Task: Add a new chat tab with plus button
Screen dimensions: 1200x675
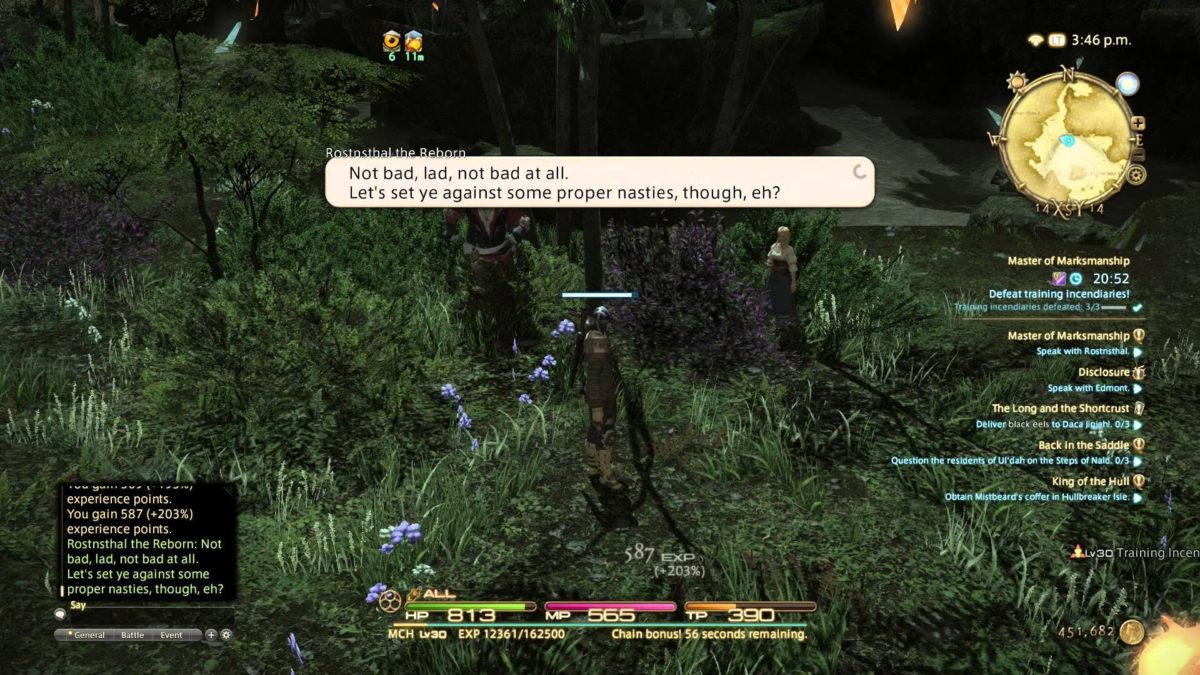Action: tap(211, 635)
